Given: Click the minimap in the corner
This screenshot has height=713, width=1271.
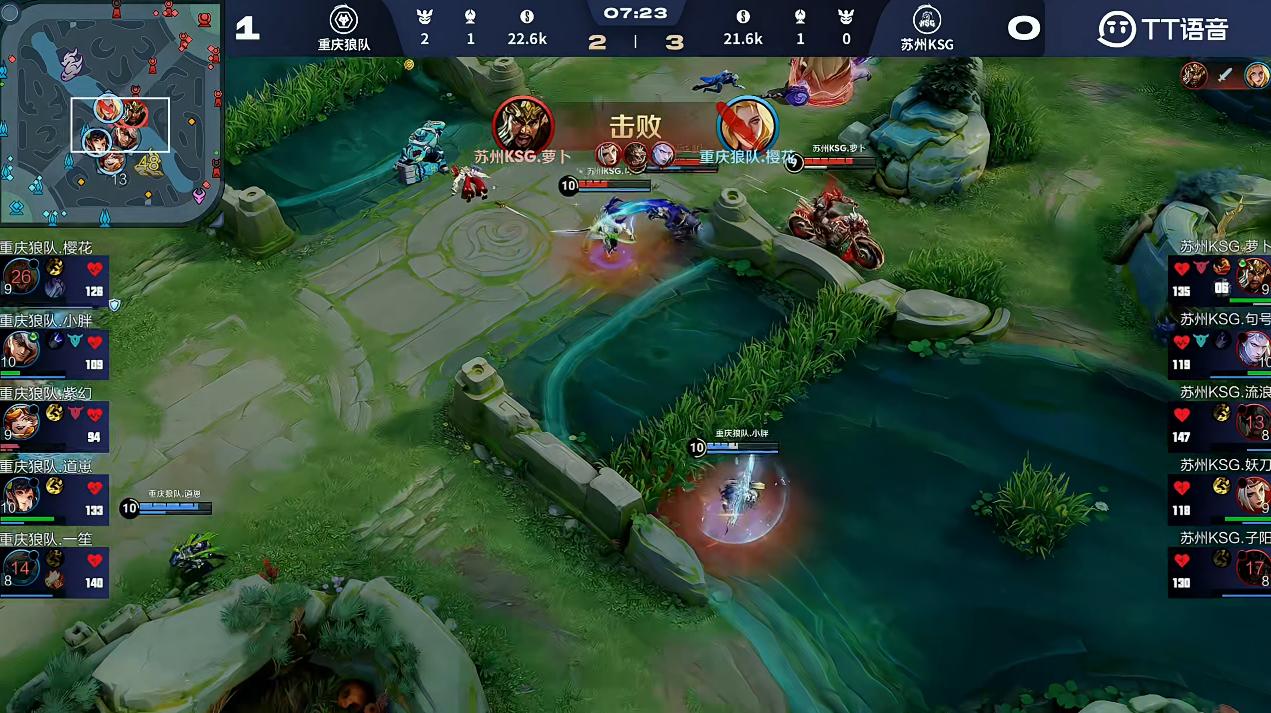Looking at the screenshot, I should coord(110,112).
